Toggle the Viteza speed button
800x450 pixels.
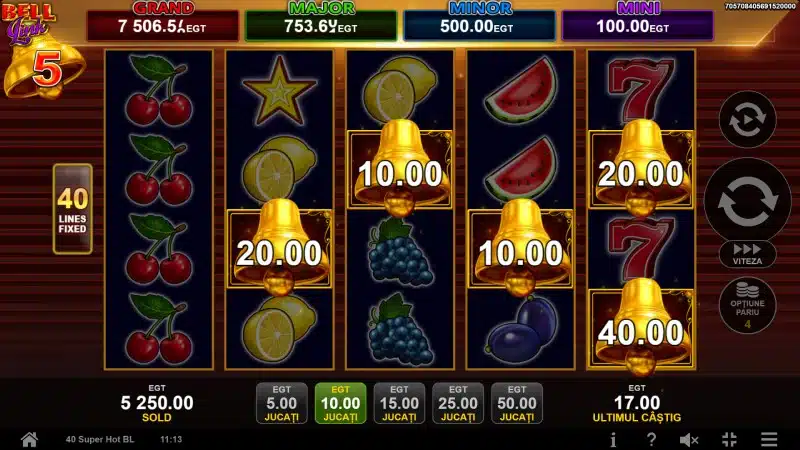click(748, 254)
